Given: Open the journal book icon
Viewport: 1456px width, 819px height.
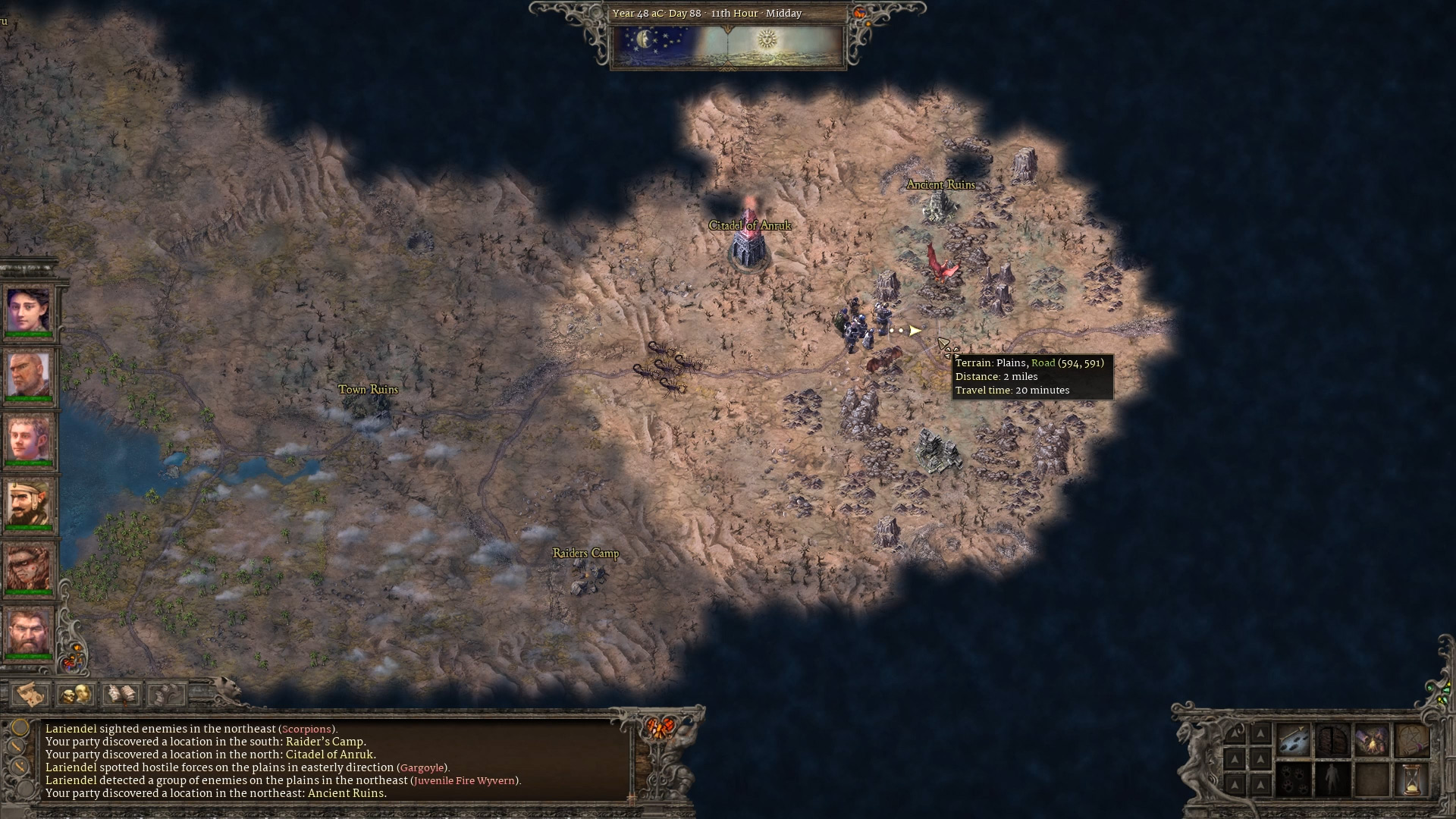Looking at the screenshot, I should pyautogui.click(x=121, y=693).
